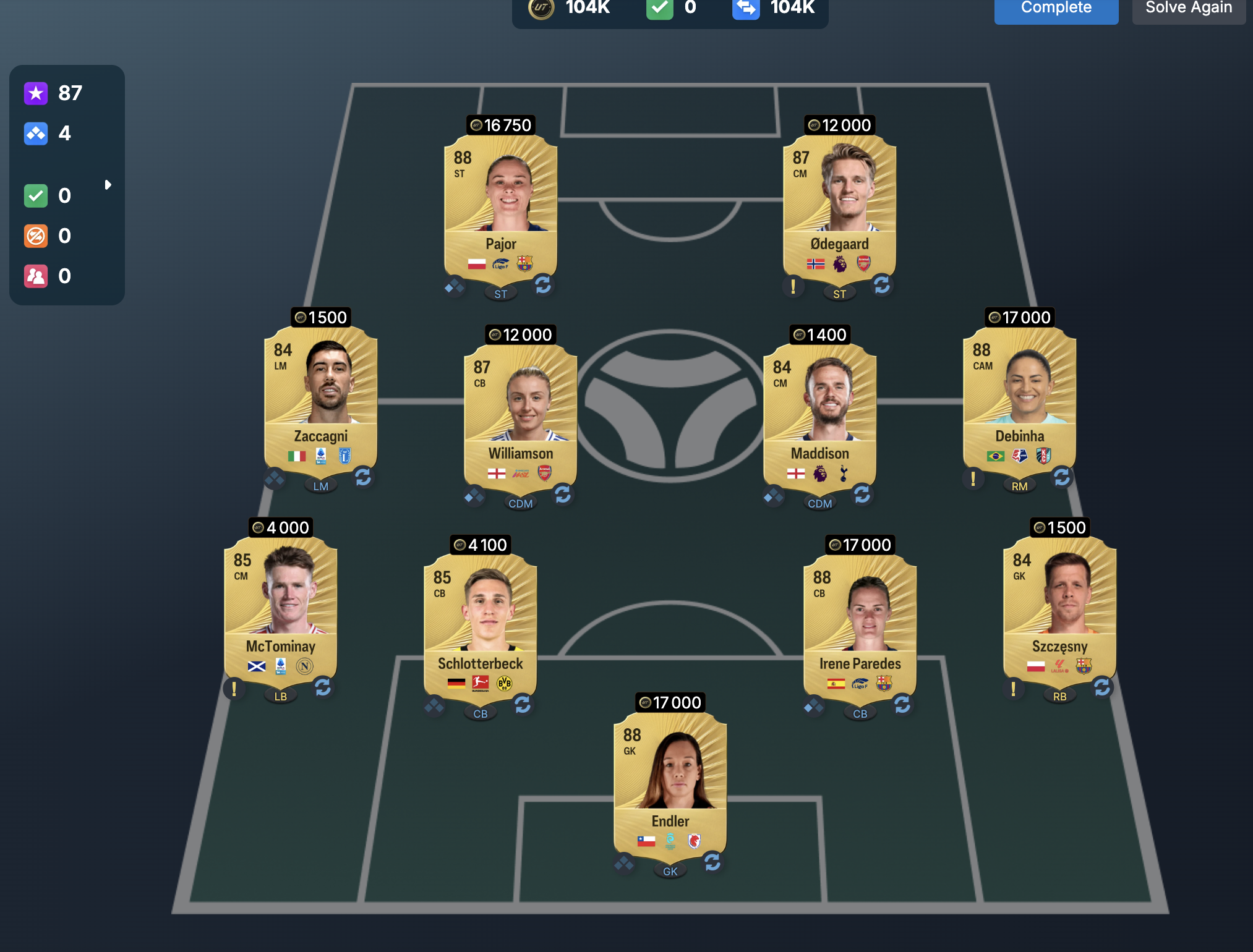This screenshot has width=1253, height=952.
Task: Click the Solve Again button
Action: point(1188,9)
